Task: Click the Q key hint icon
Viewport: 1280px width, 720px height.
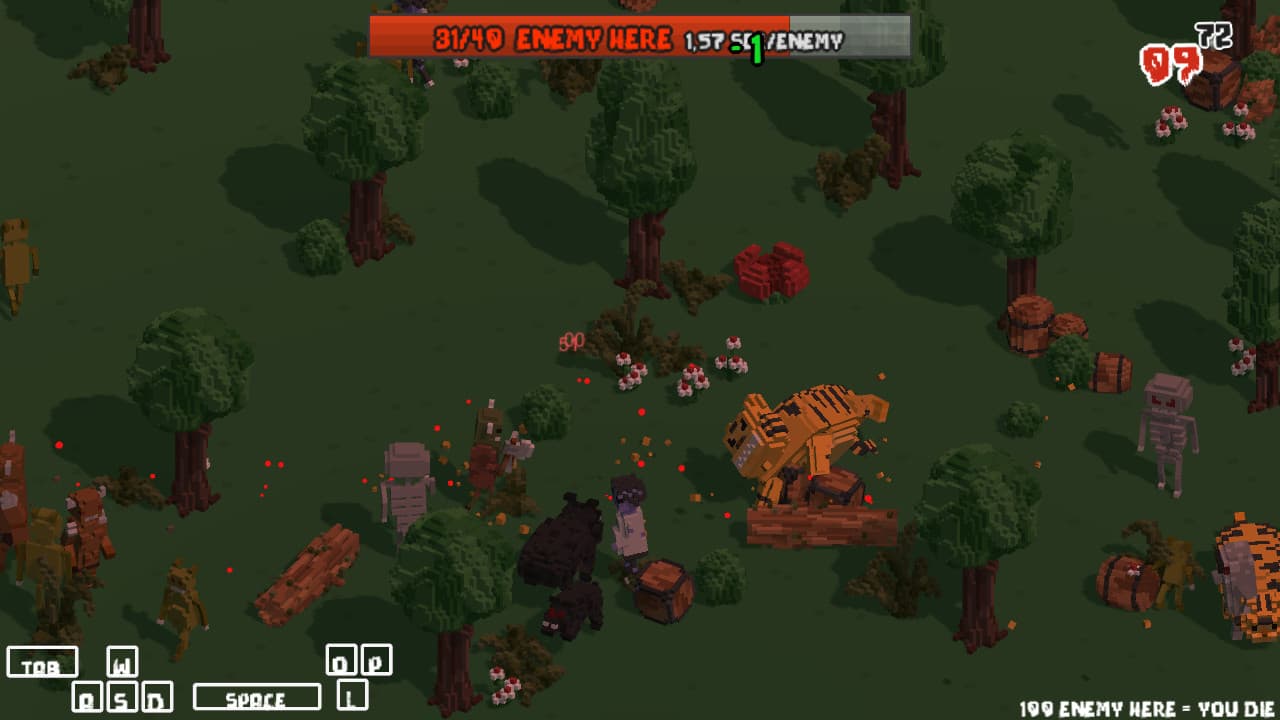Action: click(89, 697)
